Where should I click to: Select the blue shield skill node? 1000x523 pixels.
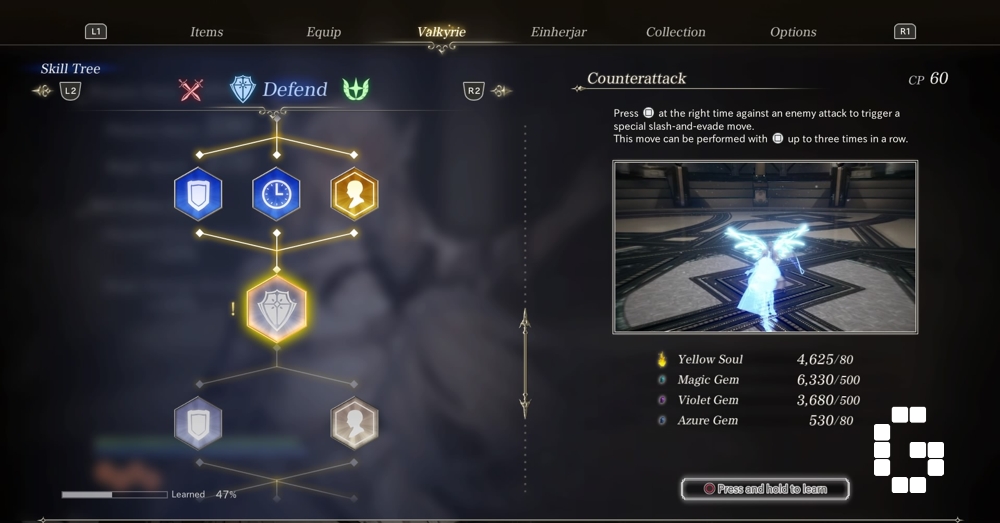point(198,193)
